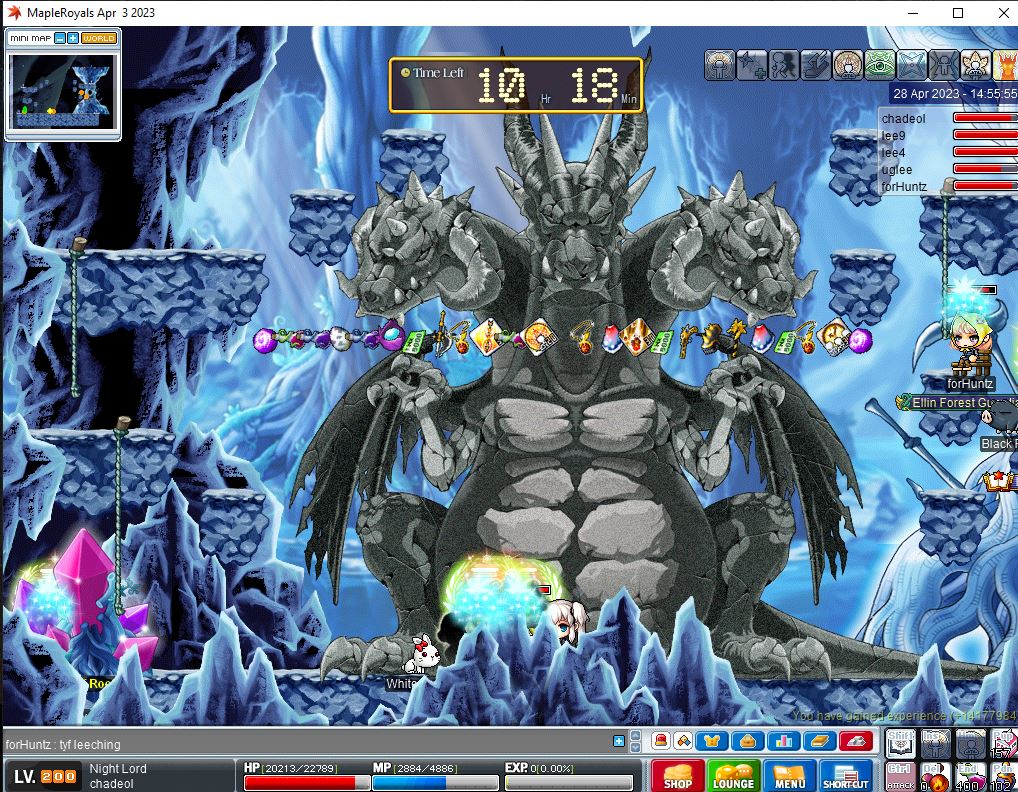Shrink the minimap with the minus button
1018x792 pixels.
tap(60, 38)
